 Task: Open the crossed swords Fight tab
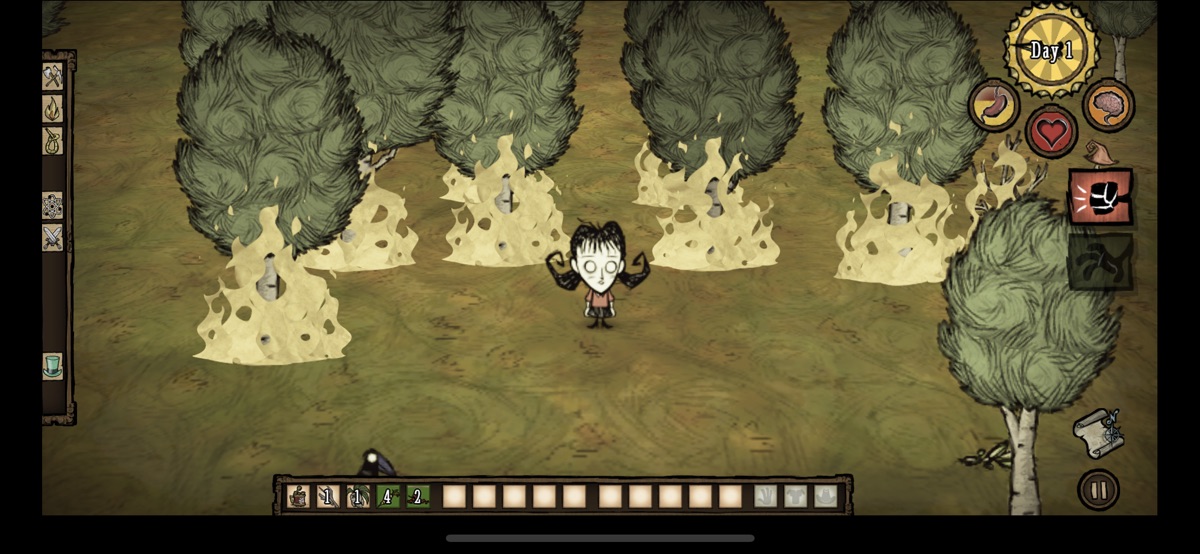tap(52, 237)
